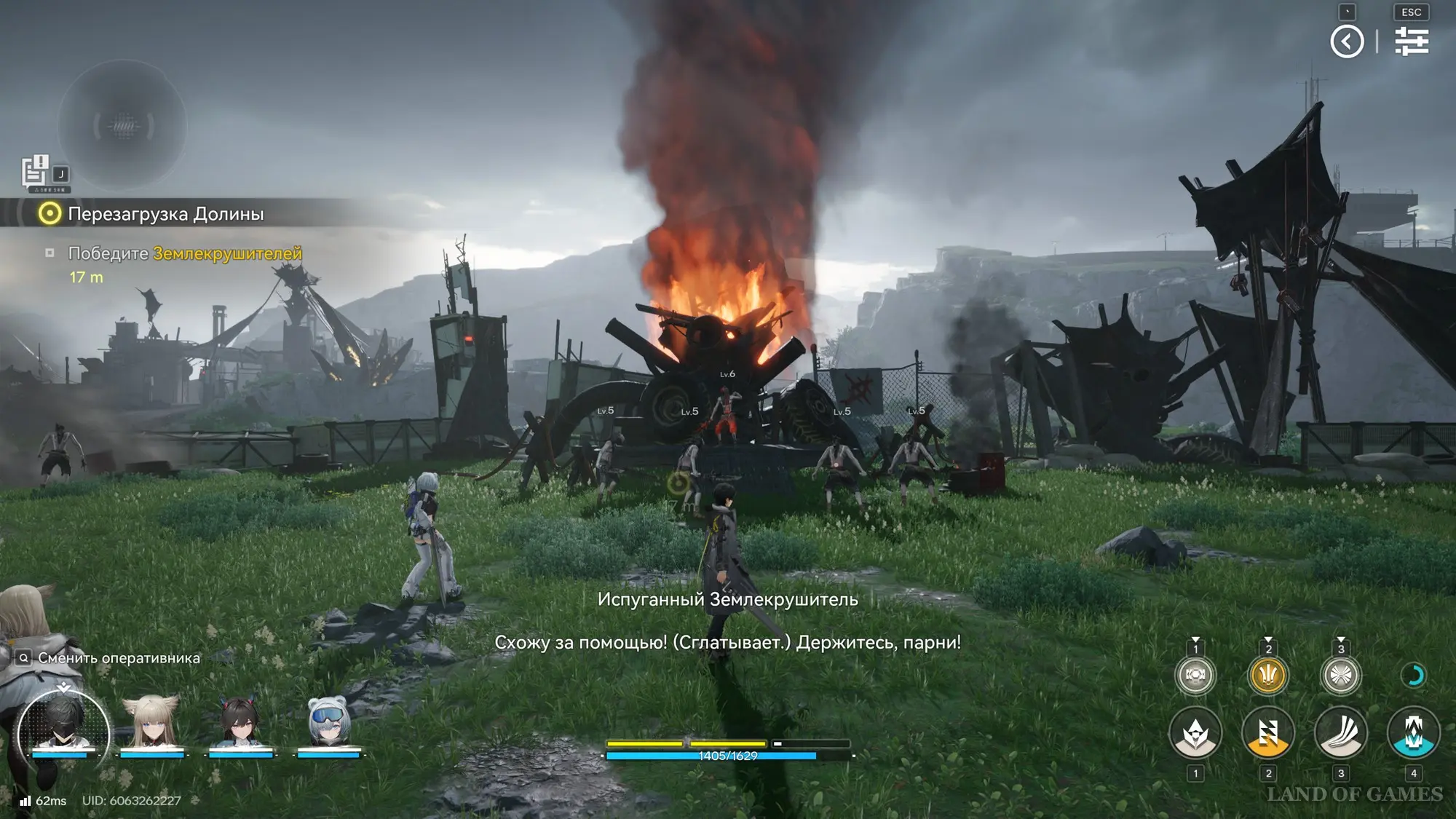The width and height of the screenshot is (1456, 819).
Task: Trigger the golden trident combo skill
Action: point(1267,675)
